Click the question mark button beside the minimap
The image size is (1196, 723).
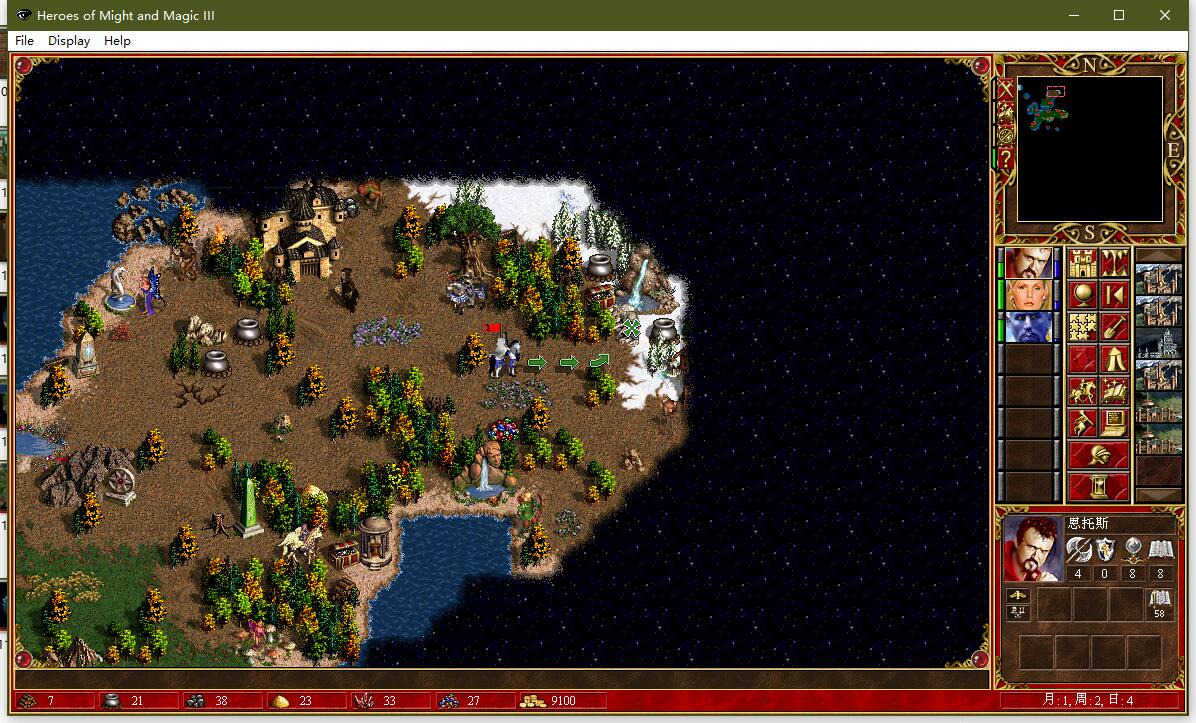pyautogui.click(x=1005, y=159)
